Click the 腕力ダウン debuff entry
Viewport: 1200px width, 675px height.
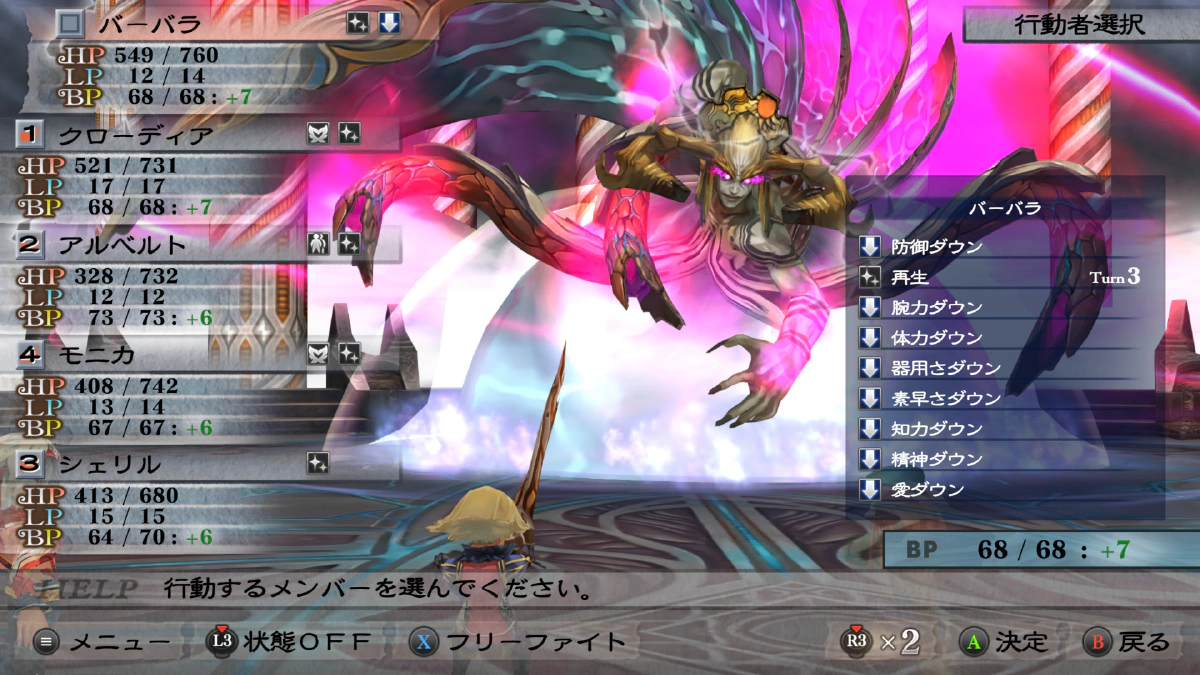[x=936, y=307]
